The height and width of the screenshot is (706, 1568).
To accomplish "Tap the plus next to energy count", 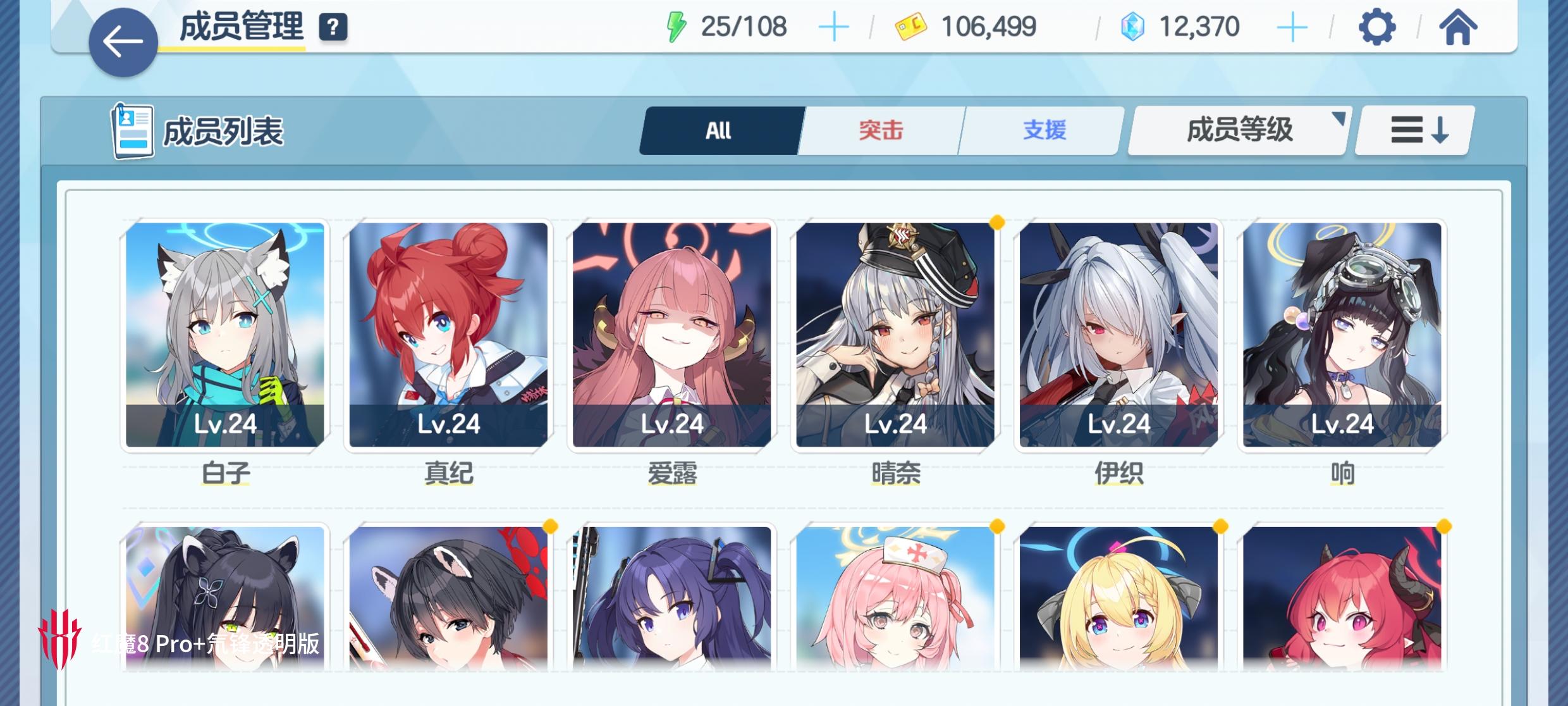I will click(x=835, y=25).
